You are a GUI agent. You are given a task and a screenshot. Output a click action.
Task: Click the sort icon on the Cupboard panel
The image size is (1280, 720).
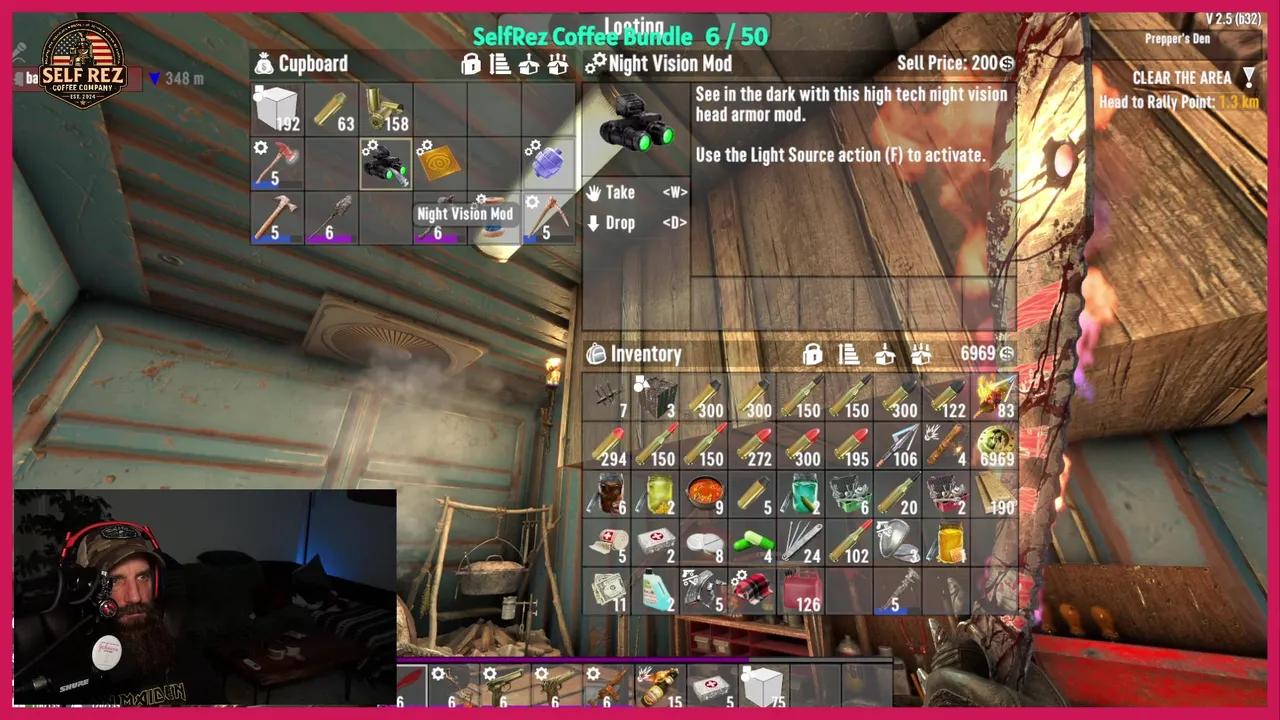point(498,64)
